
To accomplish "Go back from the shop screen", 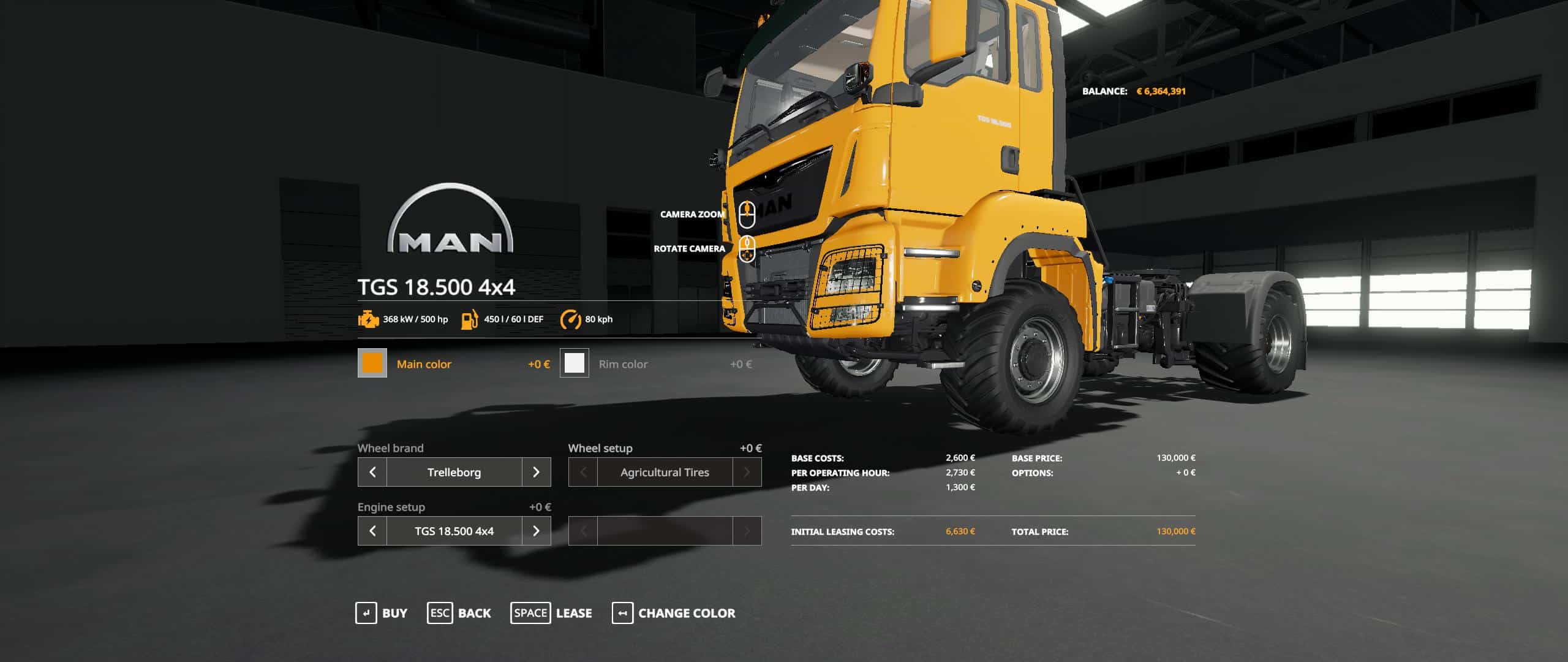I will (459, 613).
